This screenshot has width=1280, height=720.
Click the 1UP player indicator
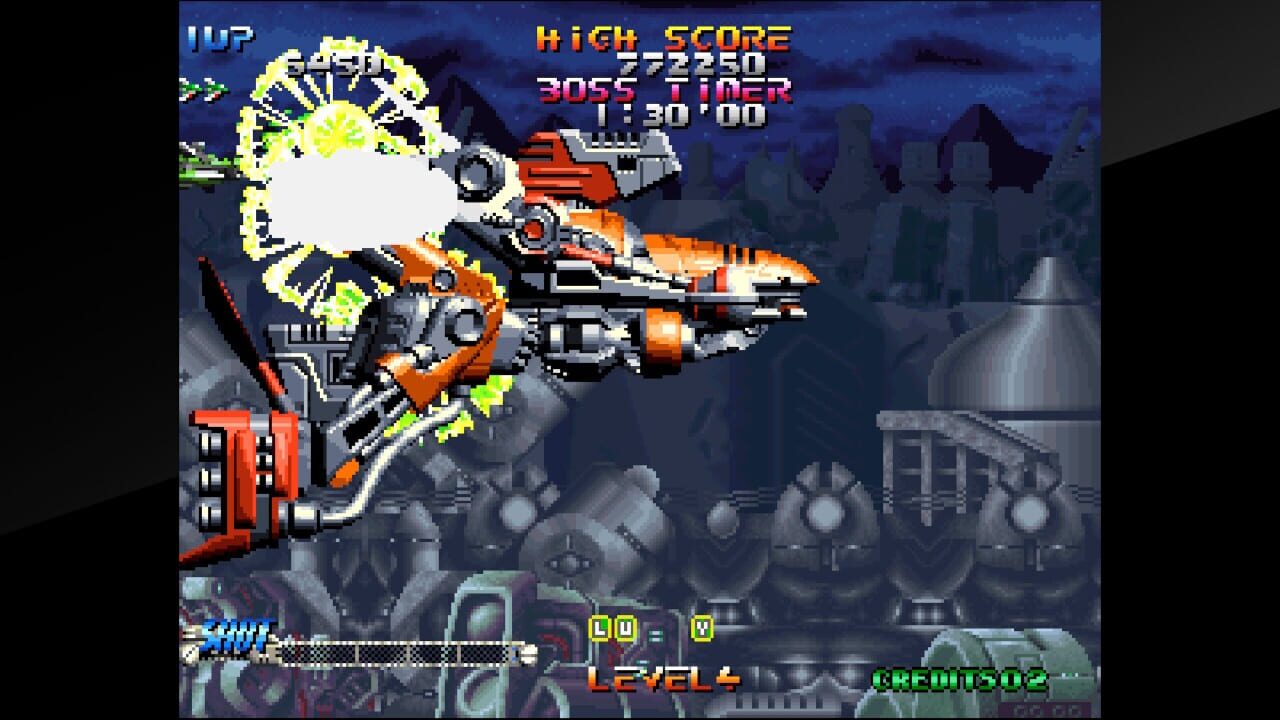coord(222,38)
